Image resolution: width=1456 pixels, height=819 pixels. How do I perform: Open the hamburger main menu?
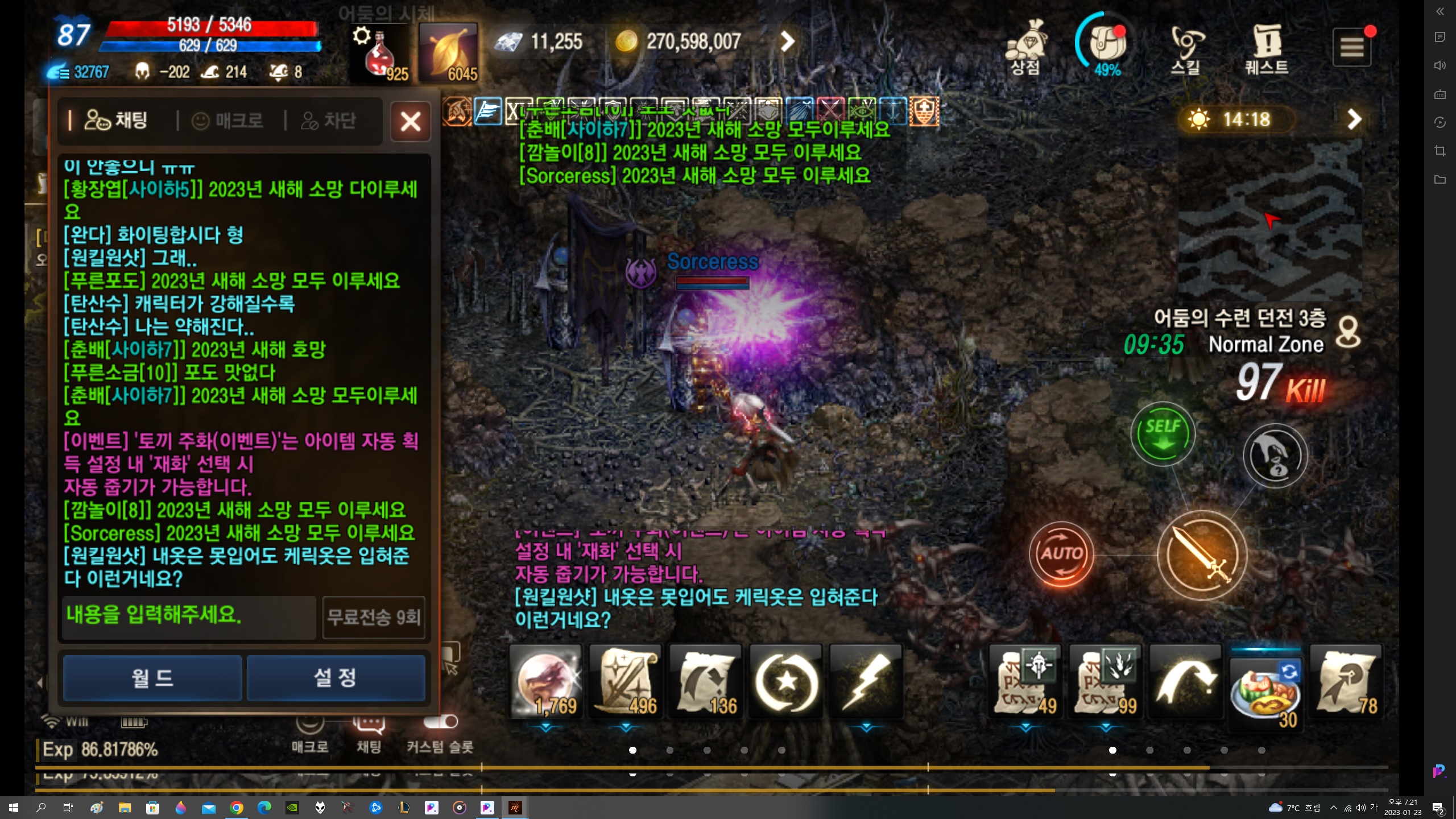pos(1351,48)
